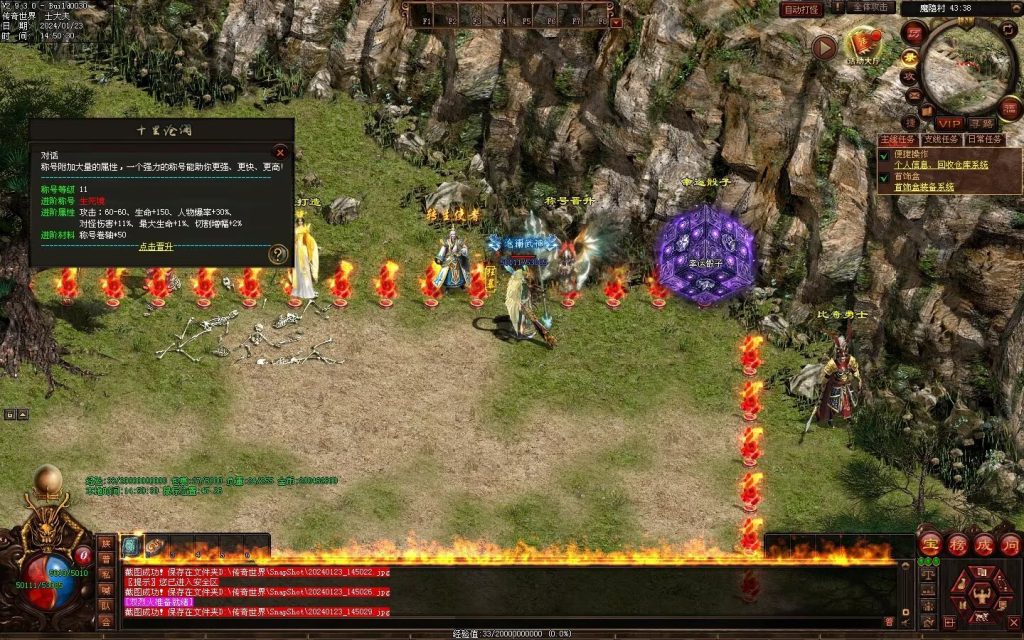Image resolution: width=1024 pixels, height=640 pixels.
Task: Open the 宝 treasure round button
Action: (929, 545)
